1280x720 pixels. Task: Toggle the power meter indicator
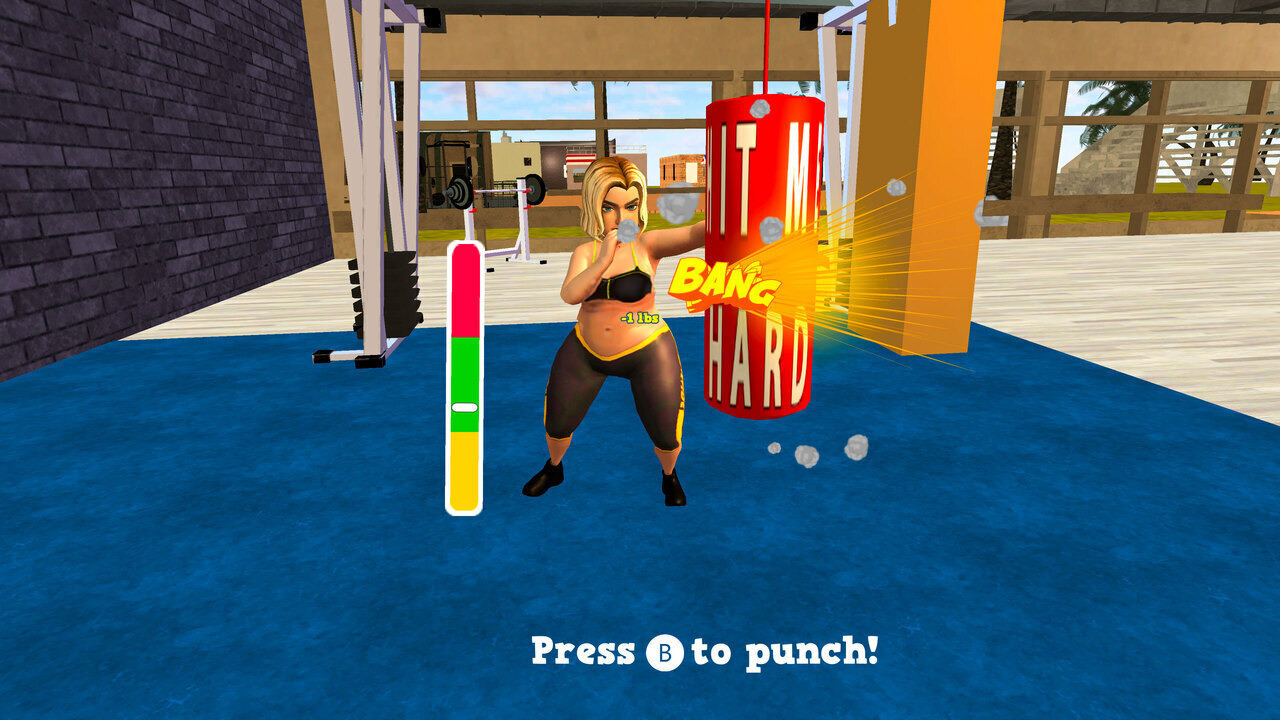[463, 407]
